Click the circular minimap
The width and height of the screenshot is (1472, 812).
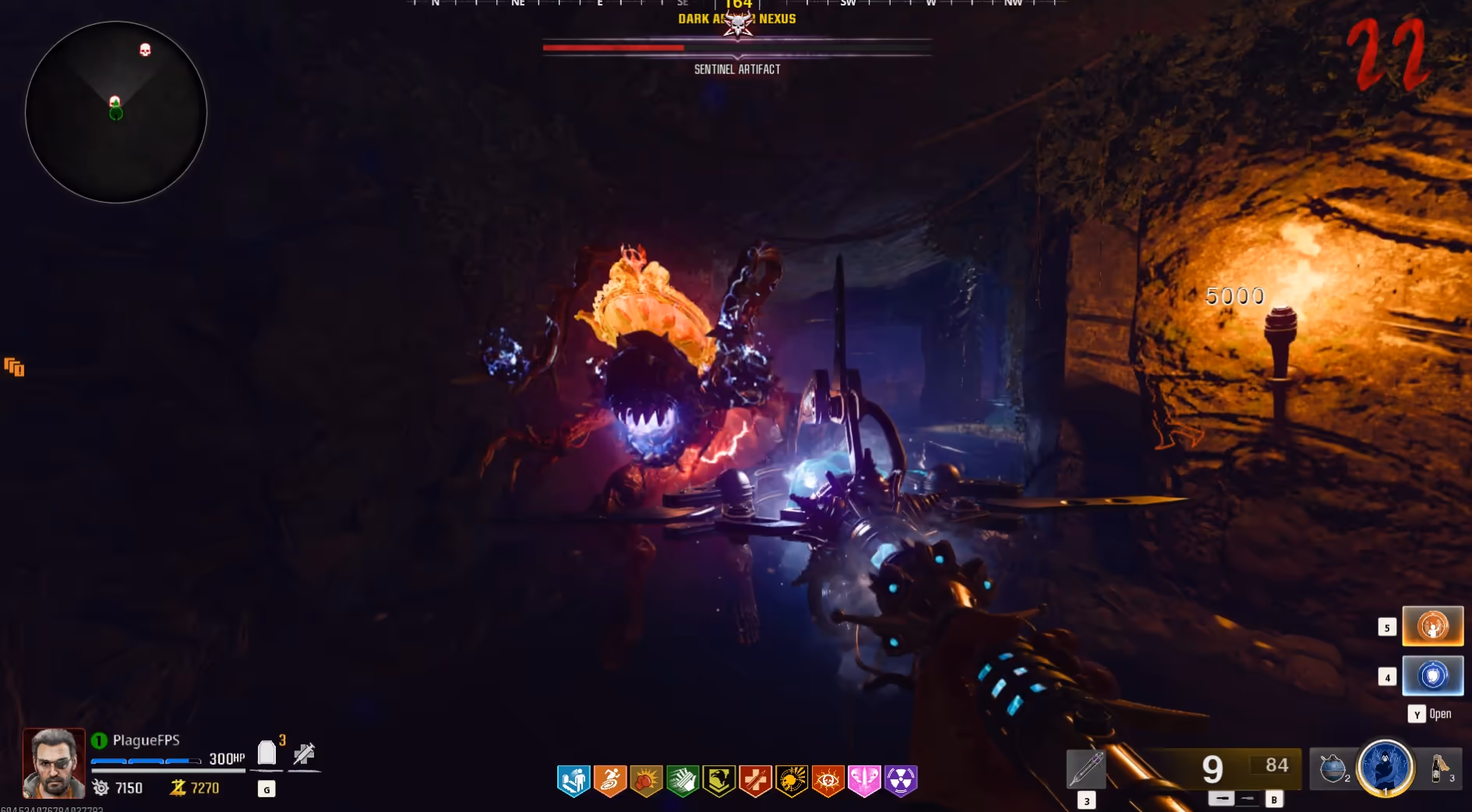[x=116, y=112]
